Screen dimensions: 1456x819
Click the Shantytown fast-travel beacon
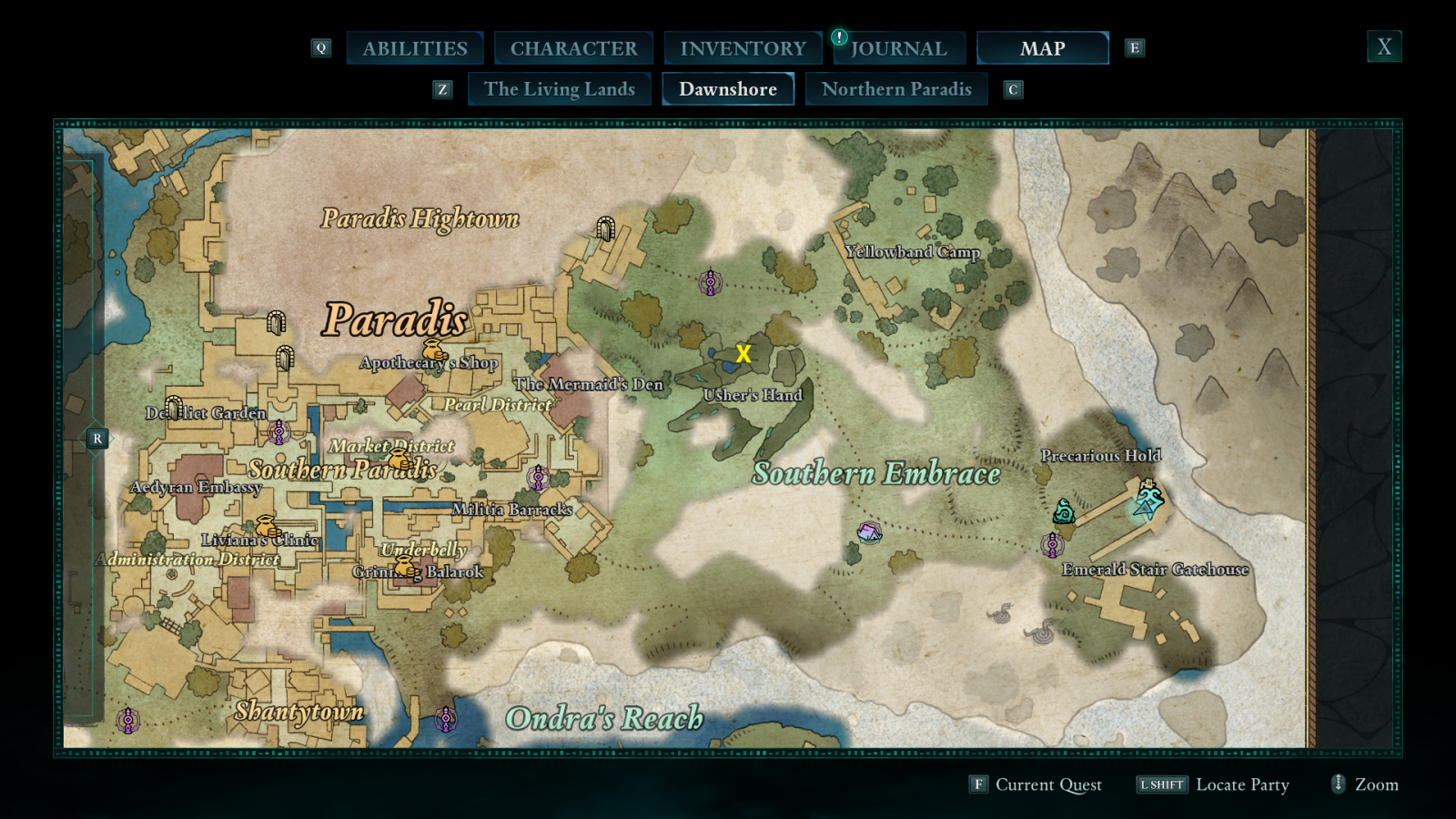tap(128, 721)
